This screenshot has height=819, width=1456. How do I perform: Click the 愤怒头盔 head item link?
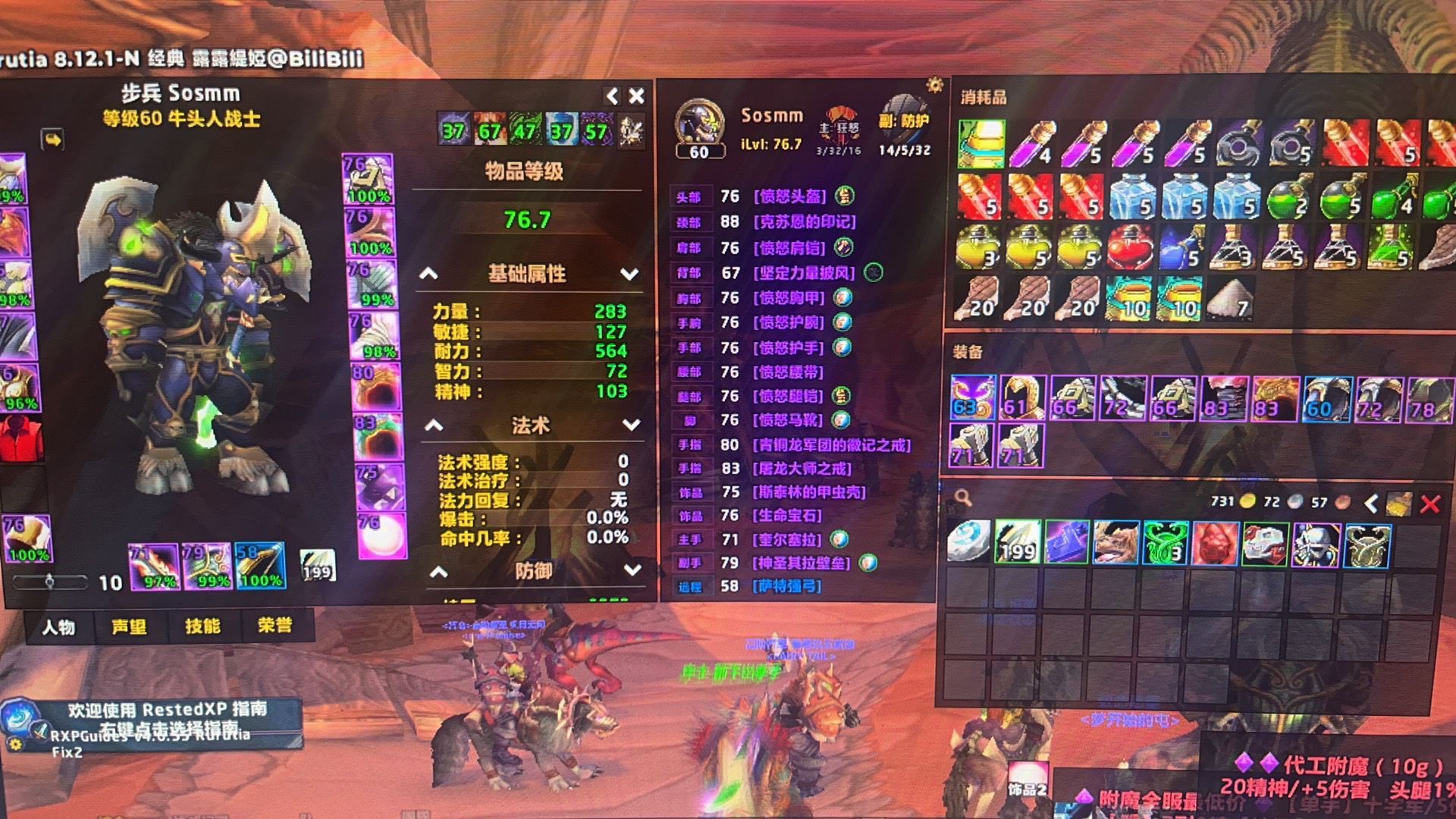(789, 196)
